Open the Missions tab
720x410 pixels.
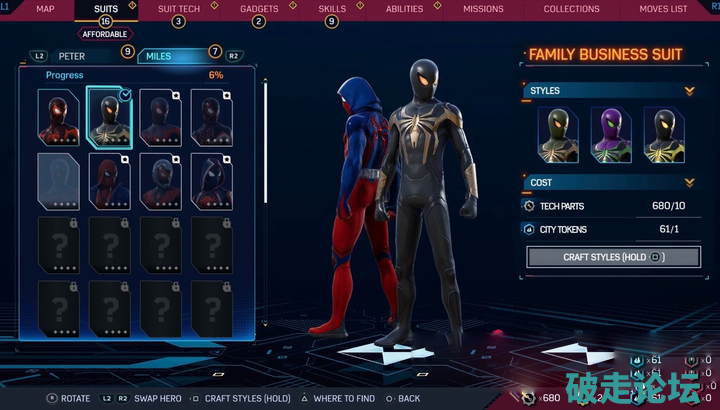coord(483,9)
